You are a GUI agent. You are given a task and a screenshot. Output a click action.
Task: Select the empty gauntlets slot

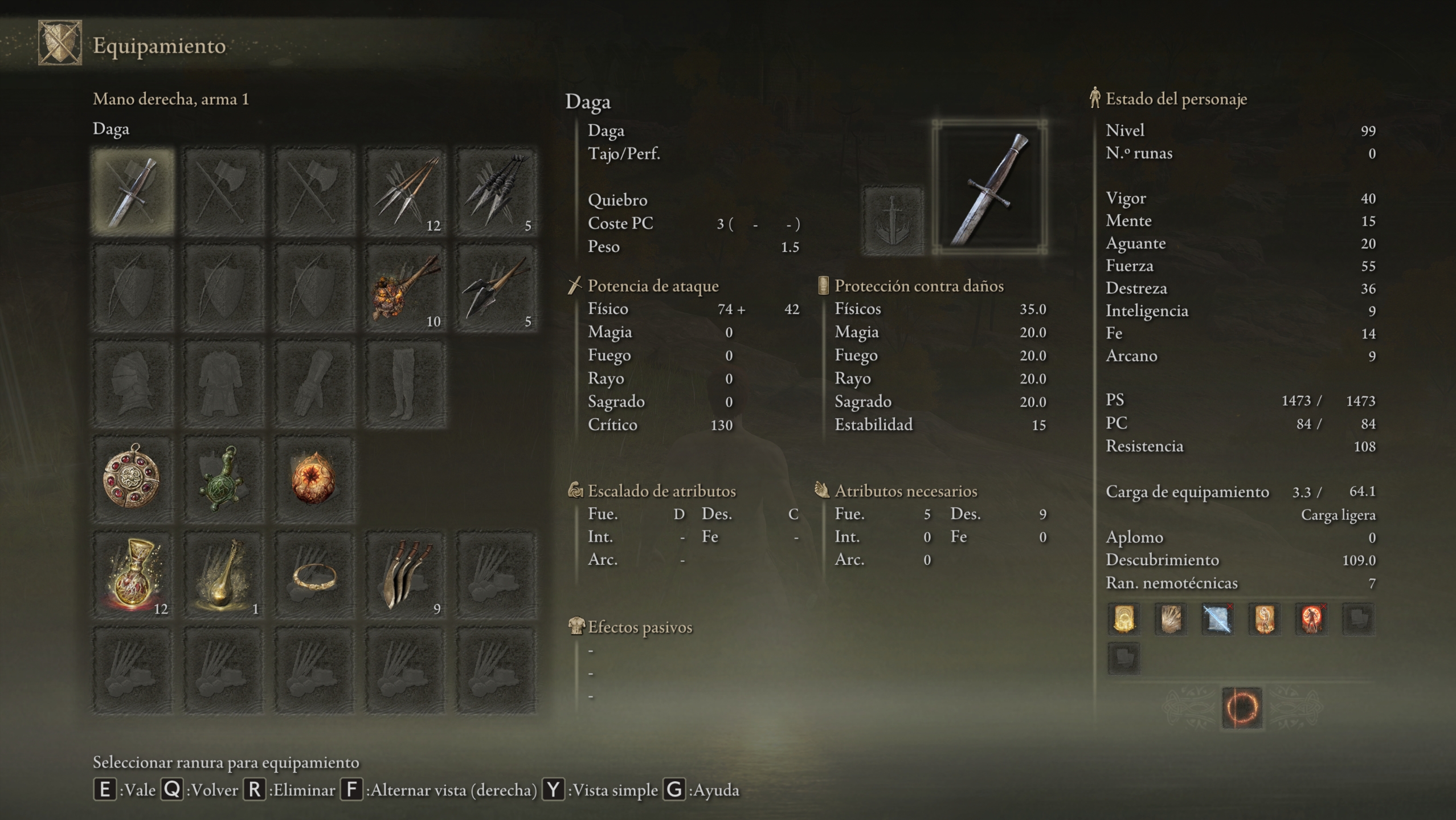pyautogui.click(x=314, y=384)
